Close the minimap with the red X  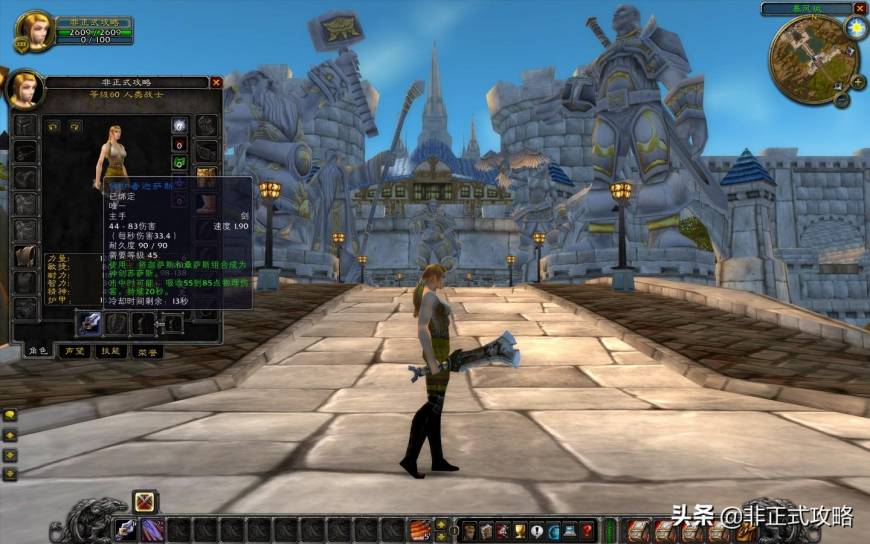[x=859, y=8]
